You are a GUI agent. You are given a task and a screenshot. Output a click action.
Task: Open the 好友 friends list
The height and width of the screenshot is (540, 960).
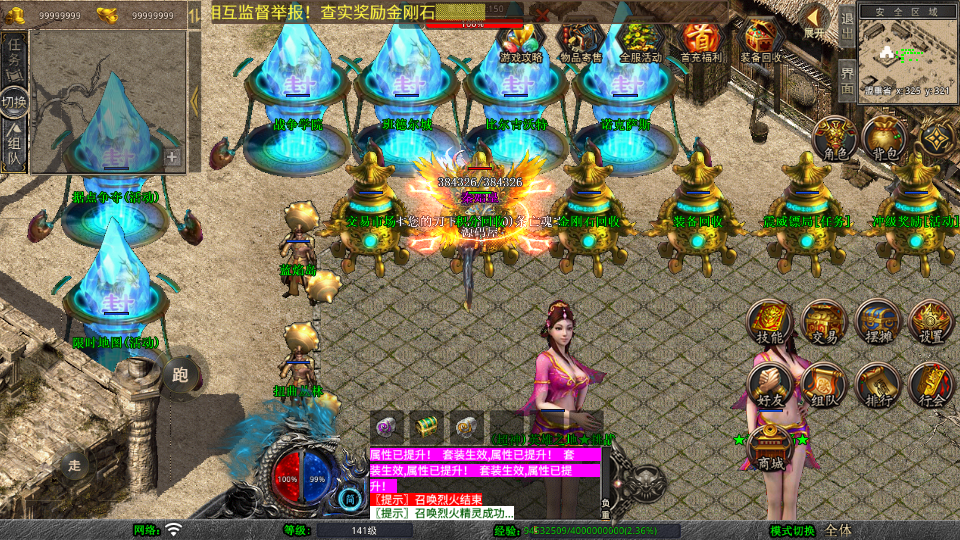[770, 384]
